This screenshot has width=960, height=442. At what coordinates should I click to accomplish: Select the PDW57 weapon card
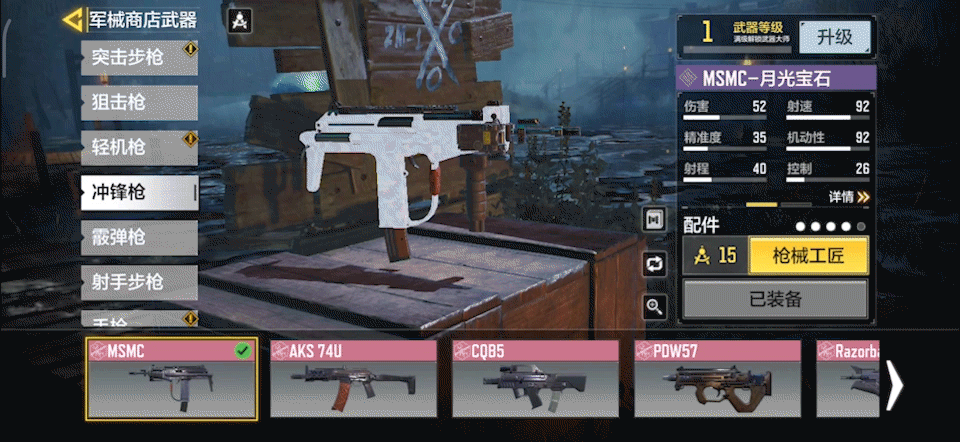(717, 379)
